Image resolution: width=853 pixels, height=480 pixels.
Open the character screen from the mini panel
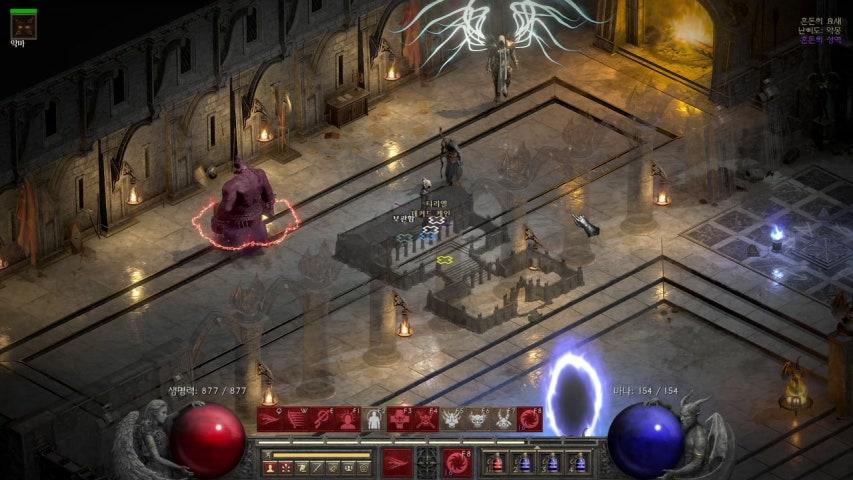click(268, 467)
